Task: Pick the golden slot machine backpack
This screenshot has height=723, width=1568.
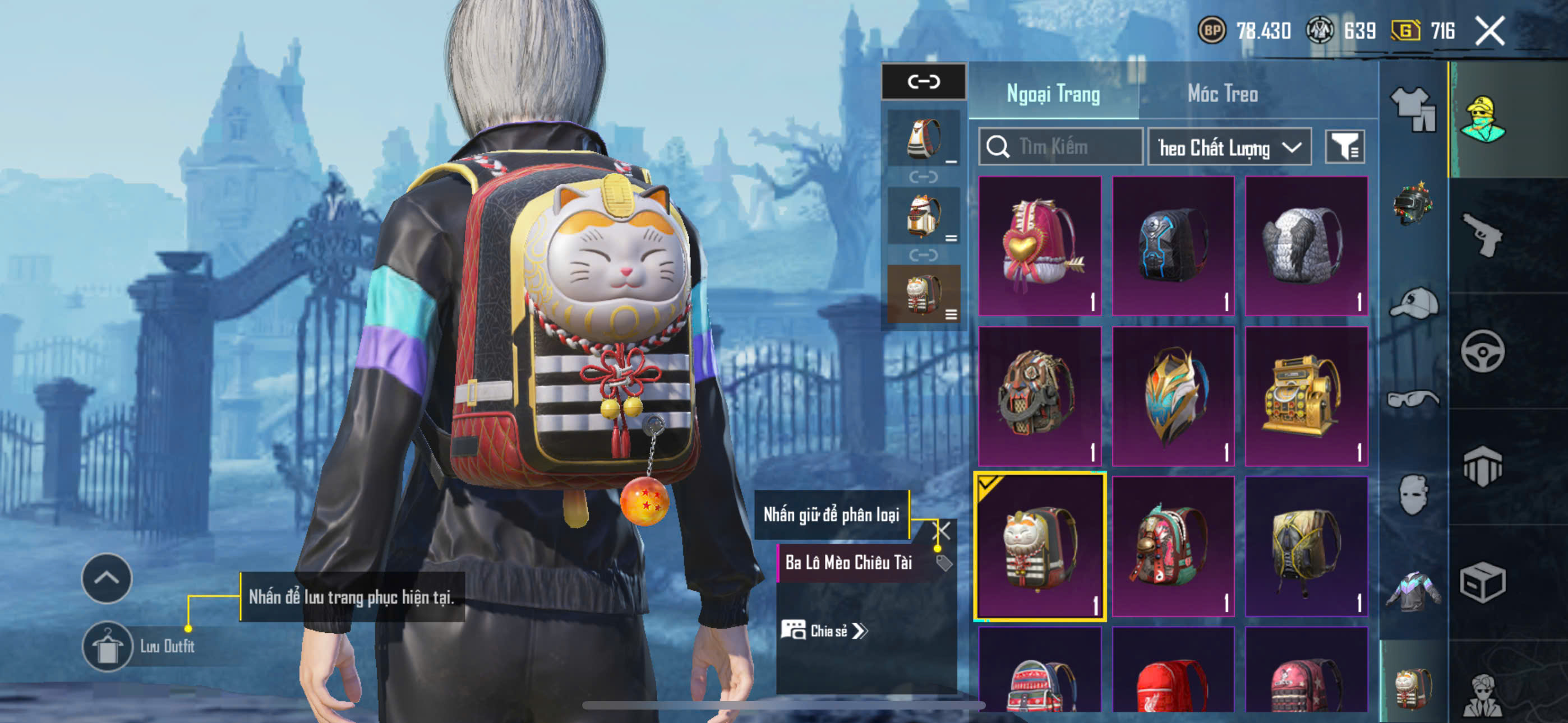Action: (1306, 396)
